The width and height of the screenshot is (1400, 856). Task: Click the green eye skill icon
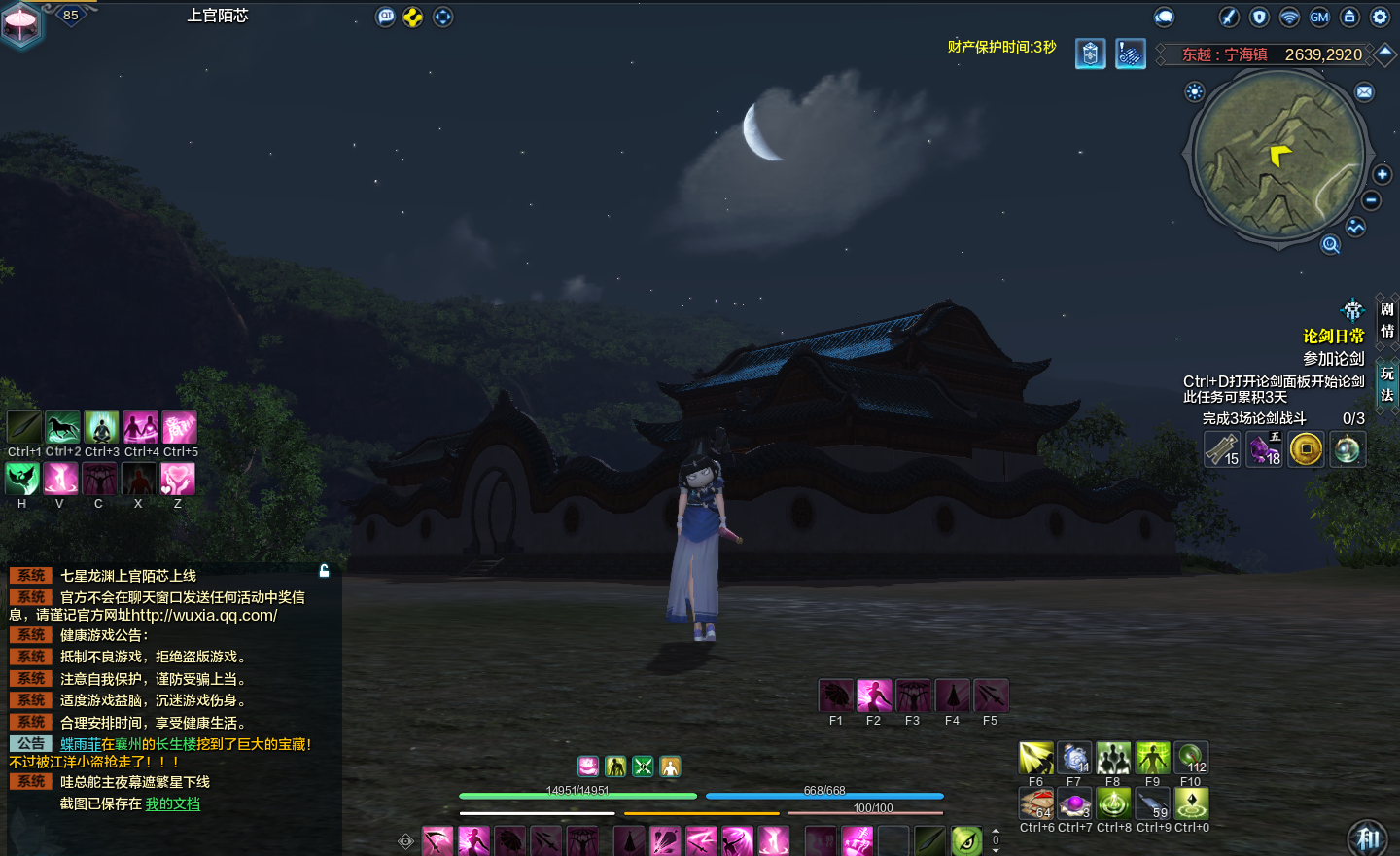click(x=966, y=840)
